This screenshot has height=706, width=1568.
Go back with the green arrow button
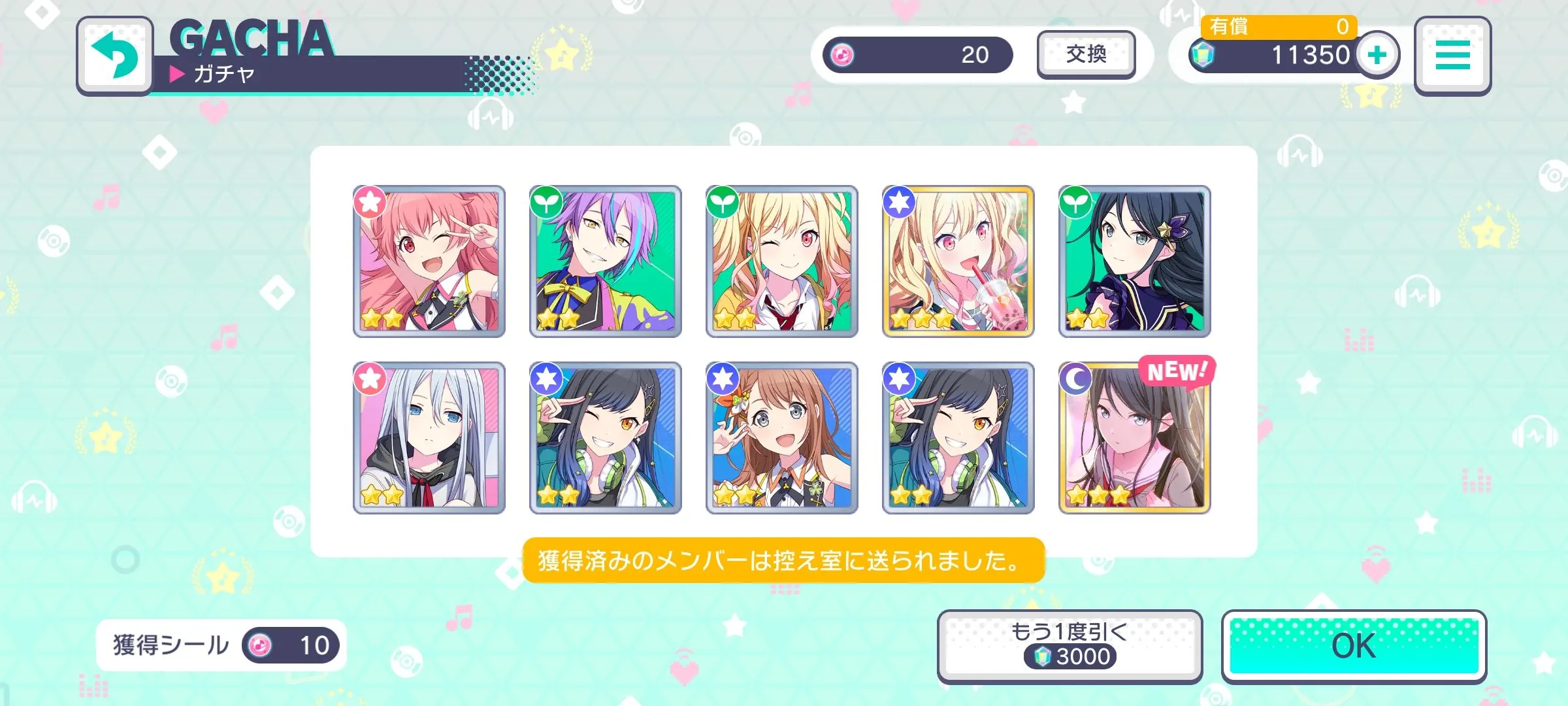(x=115, y=56)
